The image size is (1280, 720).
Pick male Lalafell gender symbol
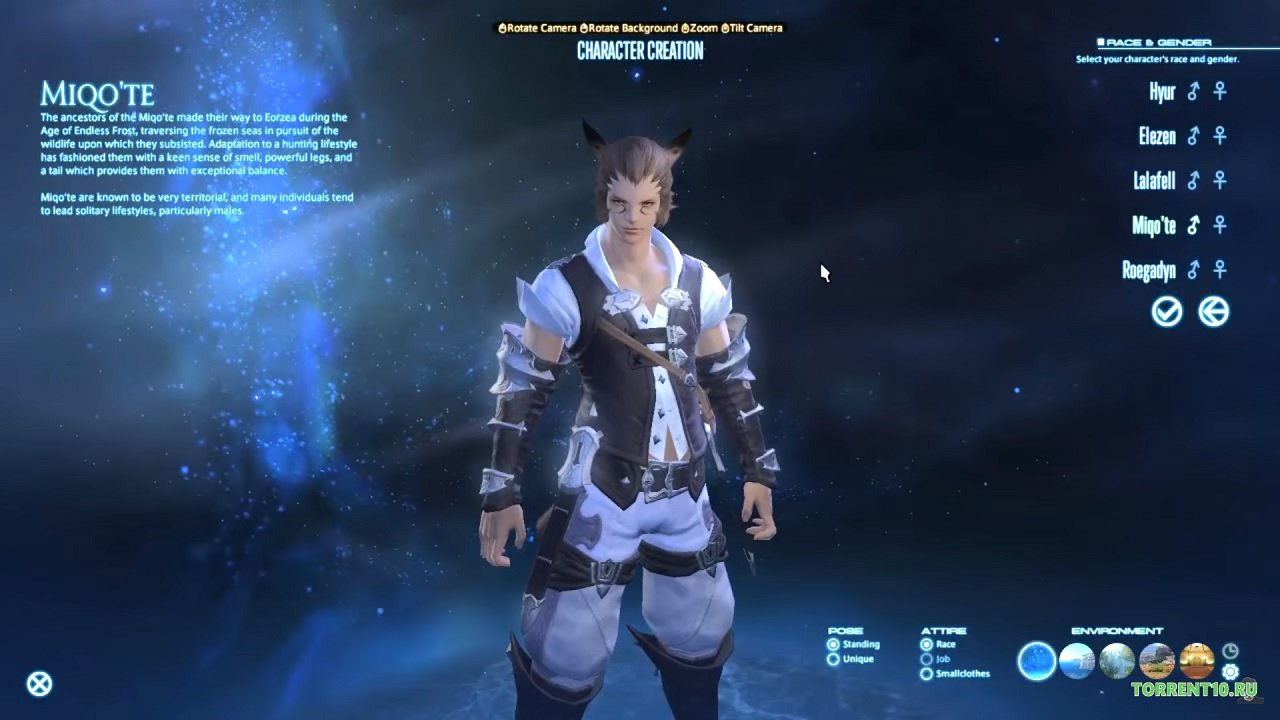(1193, 181)
